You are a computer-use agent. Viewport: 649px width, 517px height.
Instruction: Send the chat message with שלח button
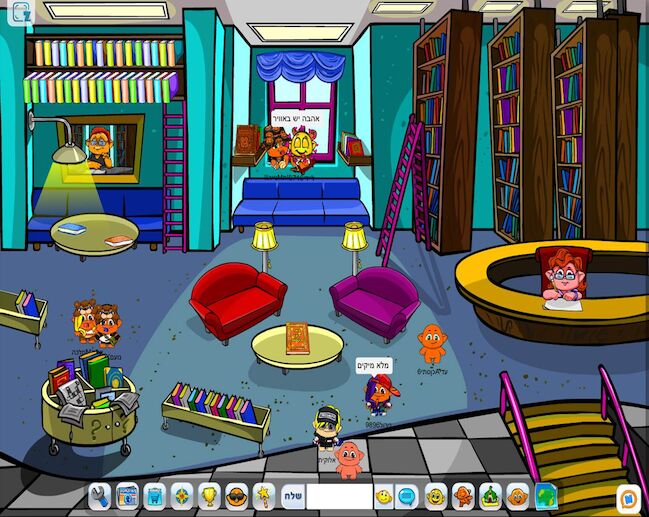(x=290, y=495)
